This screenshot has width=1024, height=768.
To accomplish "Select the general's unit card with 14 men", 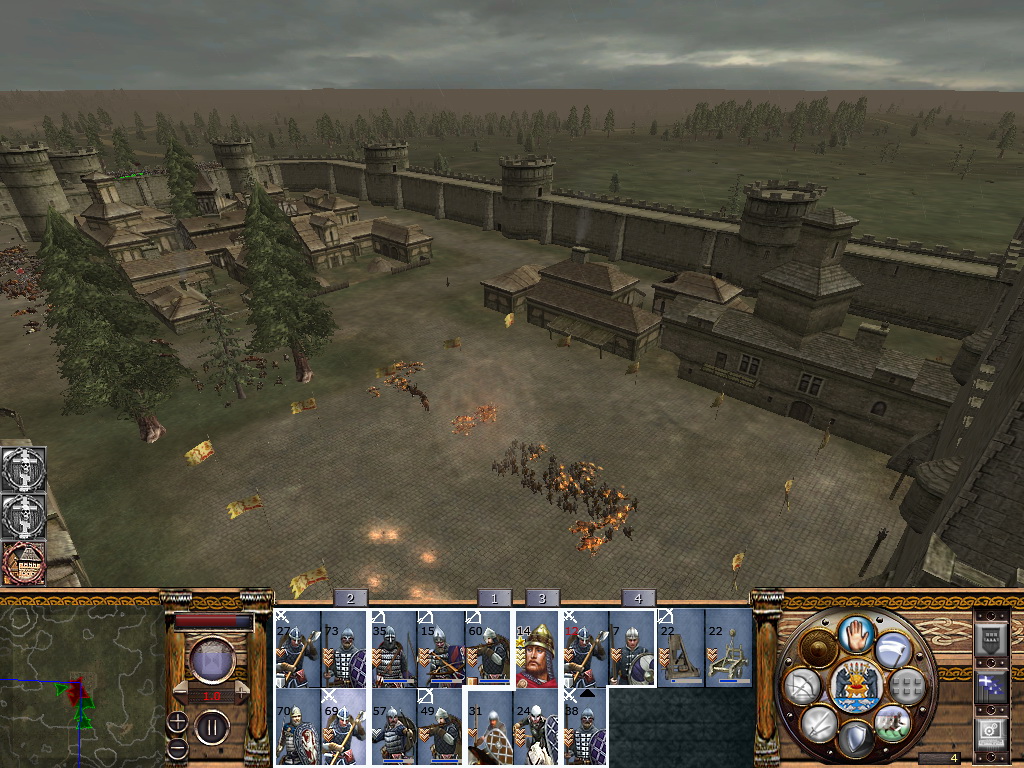I will [x=537, y=650].
